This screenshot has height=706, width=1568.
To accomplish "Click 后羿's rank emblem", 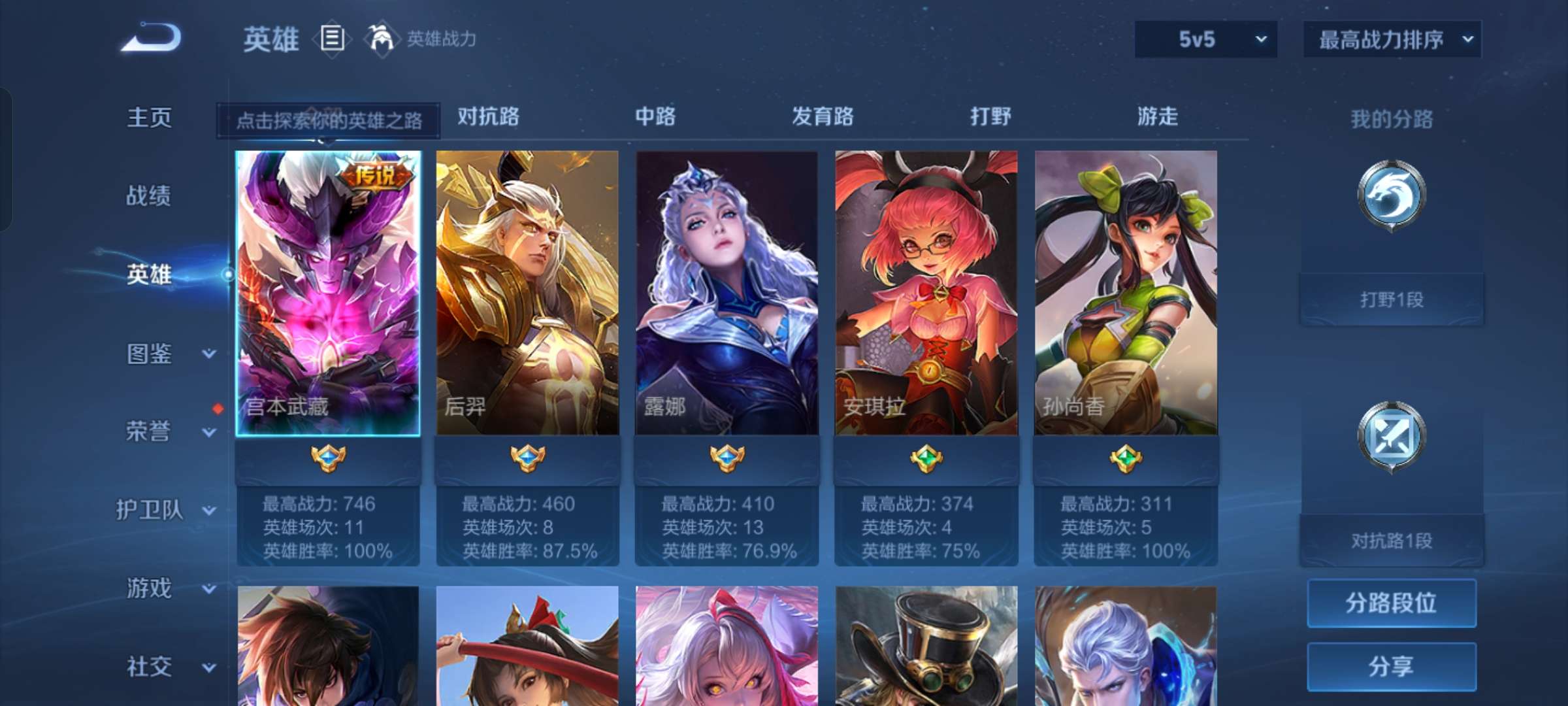I will click(x=528, y=460).
